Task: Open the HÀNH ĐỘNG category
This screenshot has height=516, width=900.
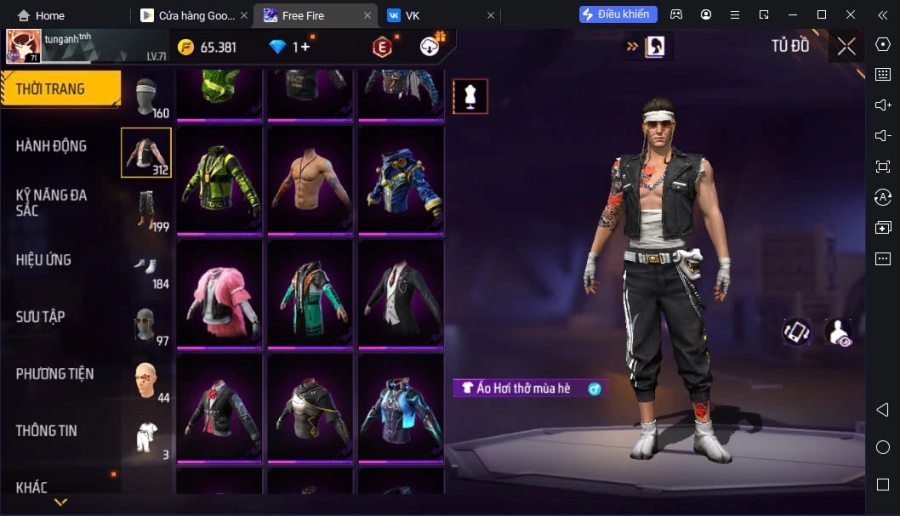Action: (51, 146)
